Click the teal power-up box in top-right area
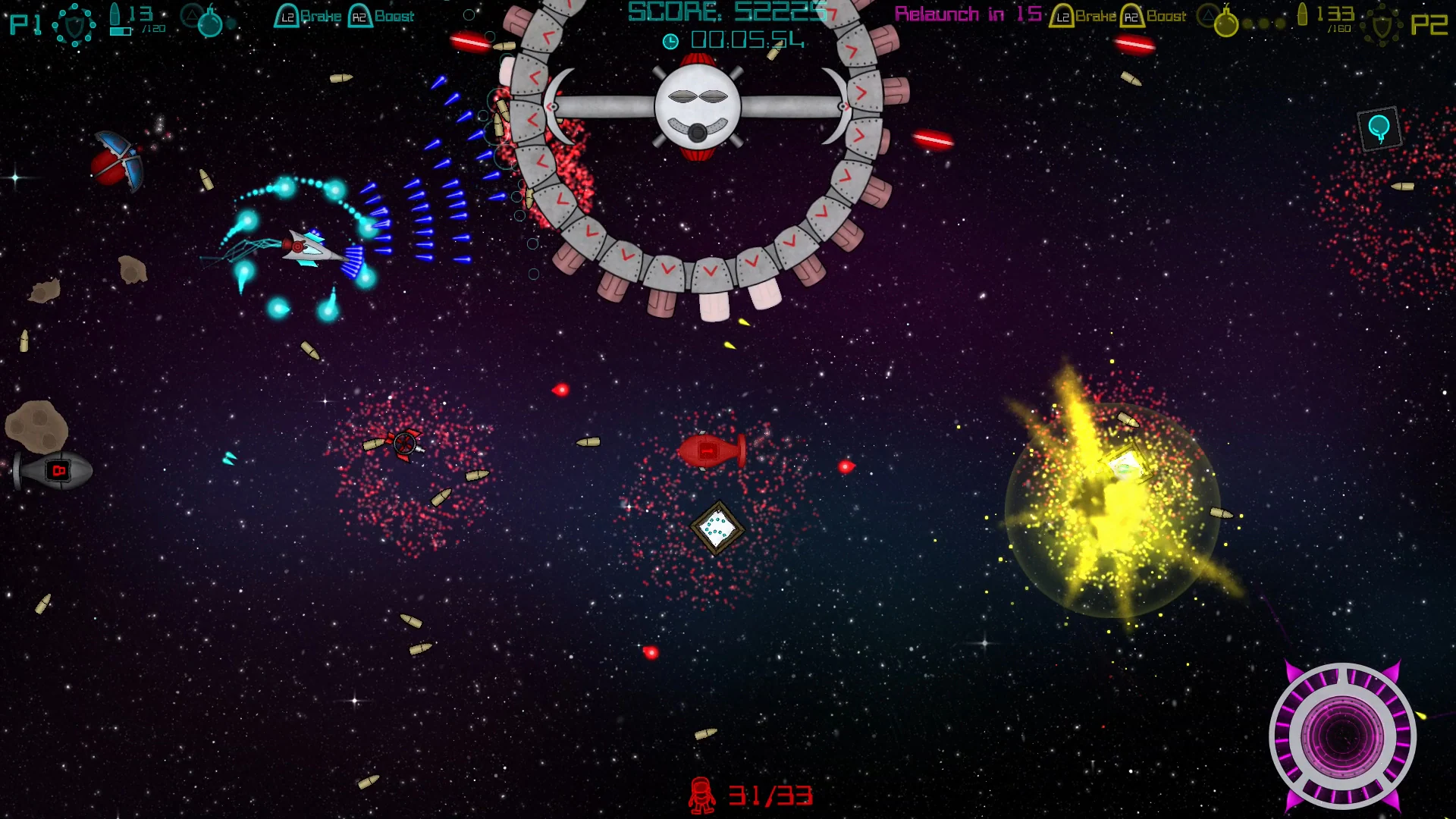This screenshot has width=1456, height=819. pos(1379,127)
